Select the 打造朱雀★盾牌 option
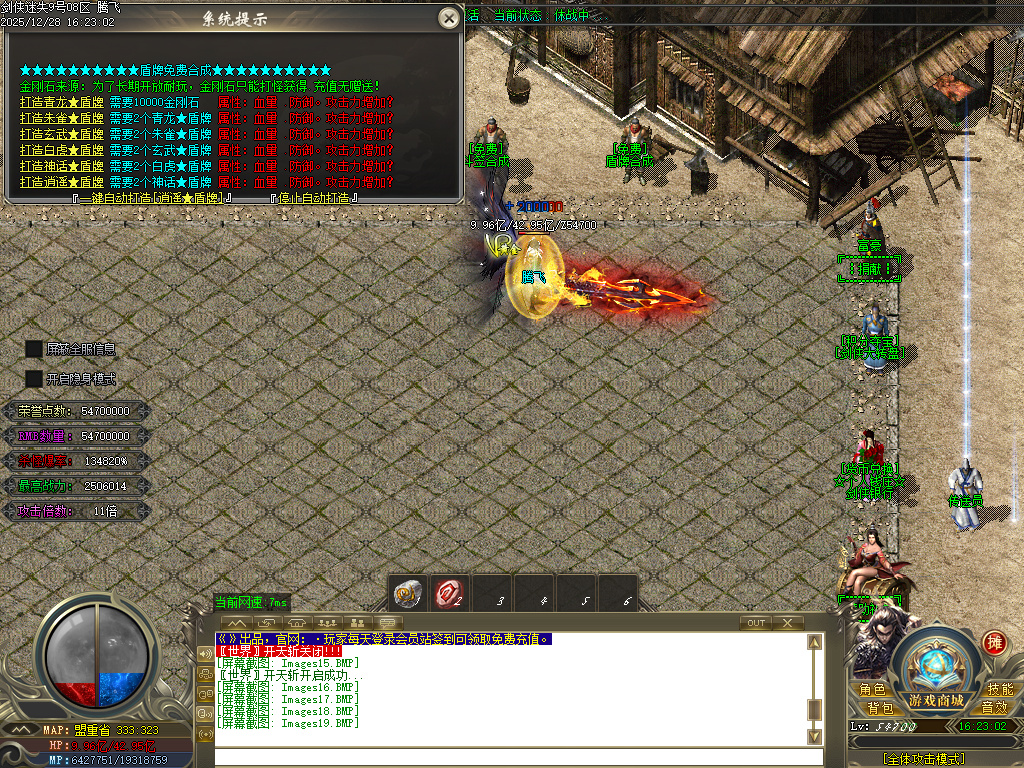Viewport: 1024px width, 768px height. pos(61,118)
